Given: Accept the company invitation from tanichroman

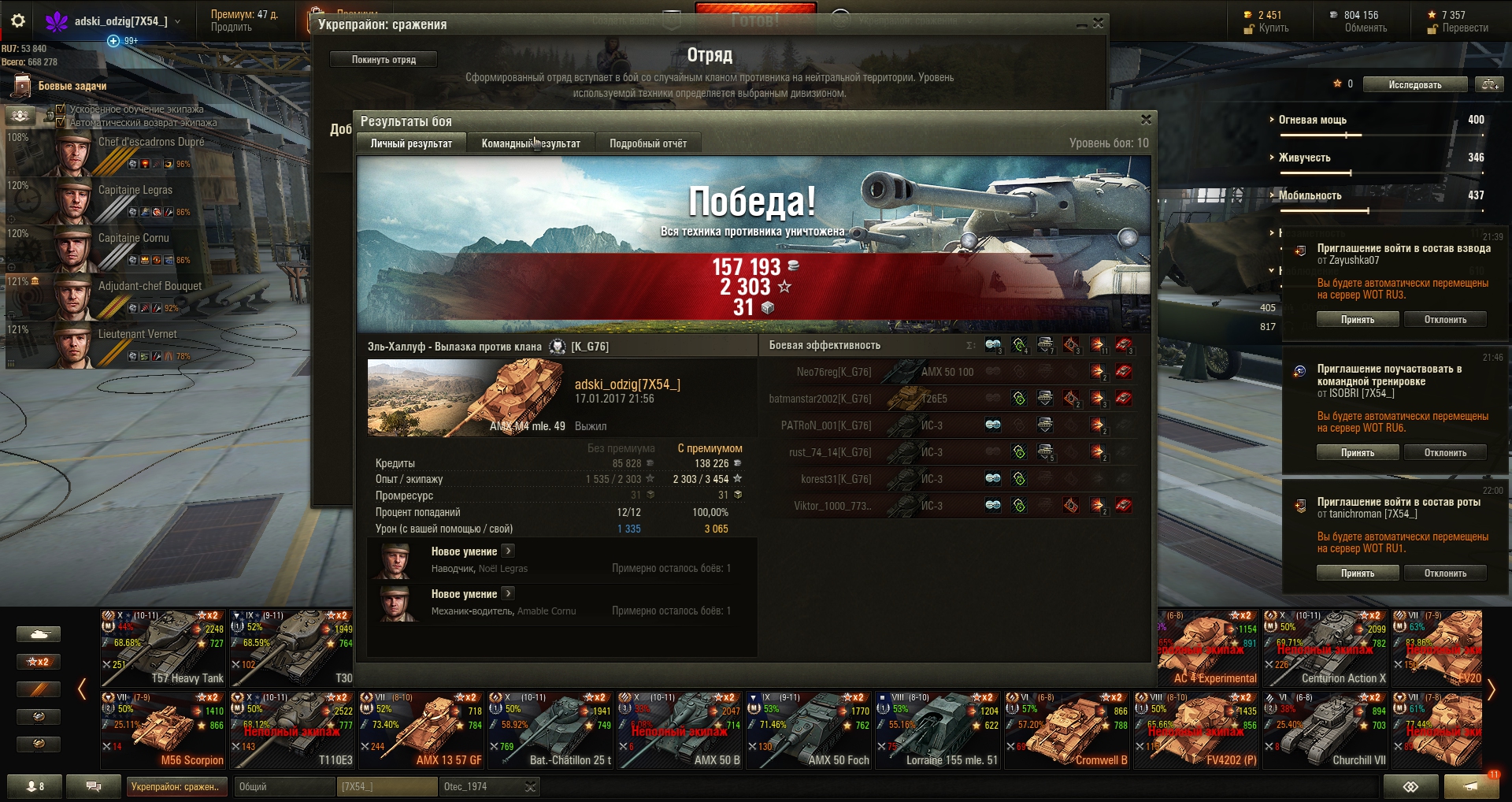Looking at the screenshot, I should click(x=1358, y=574).
